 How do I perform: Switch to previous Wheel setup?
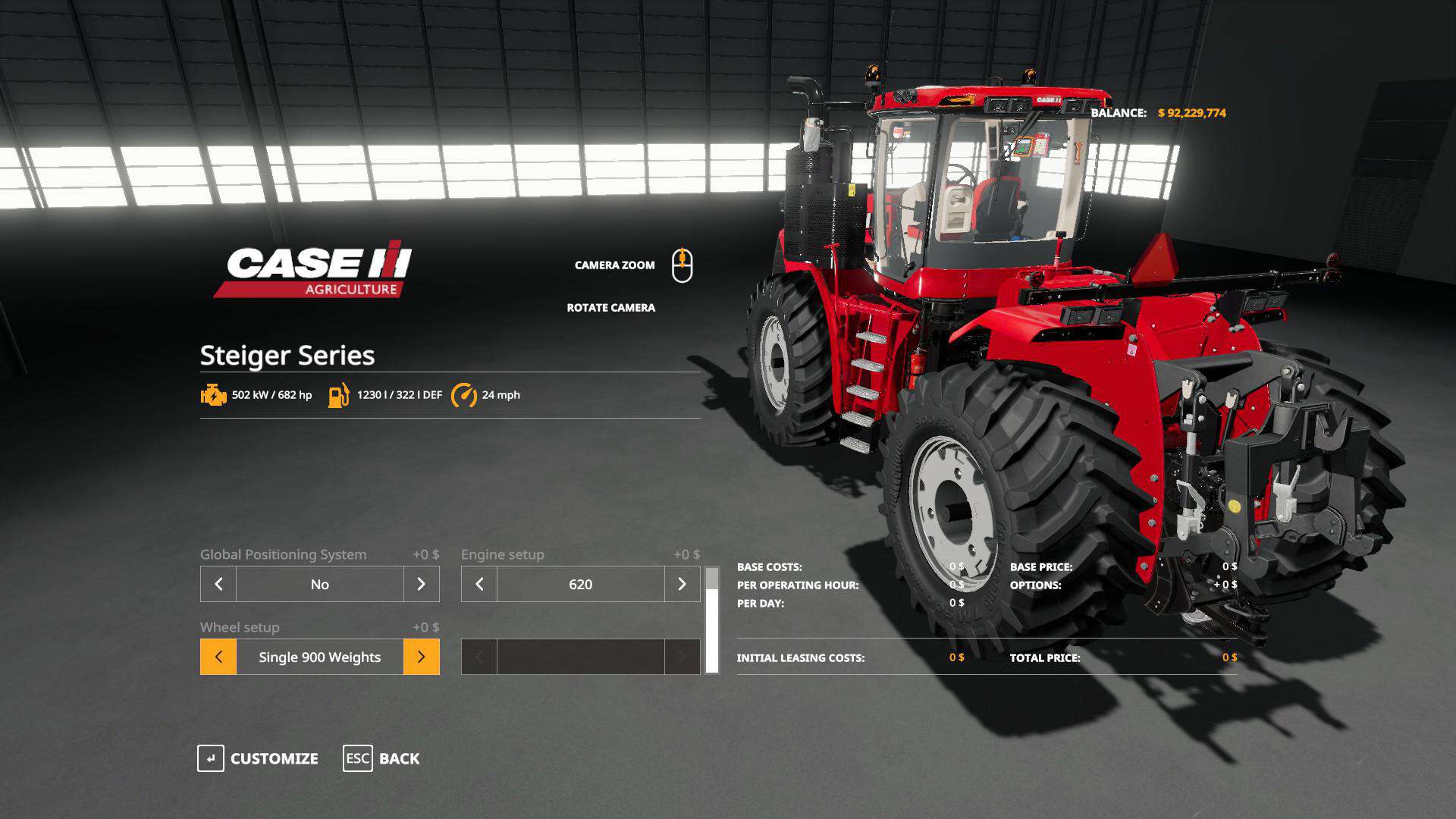[218, 657]
